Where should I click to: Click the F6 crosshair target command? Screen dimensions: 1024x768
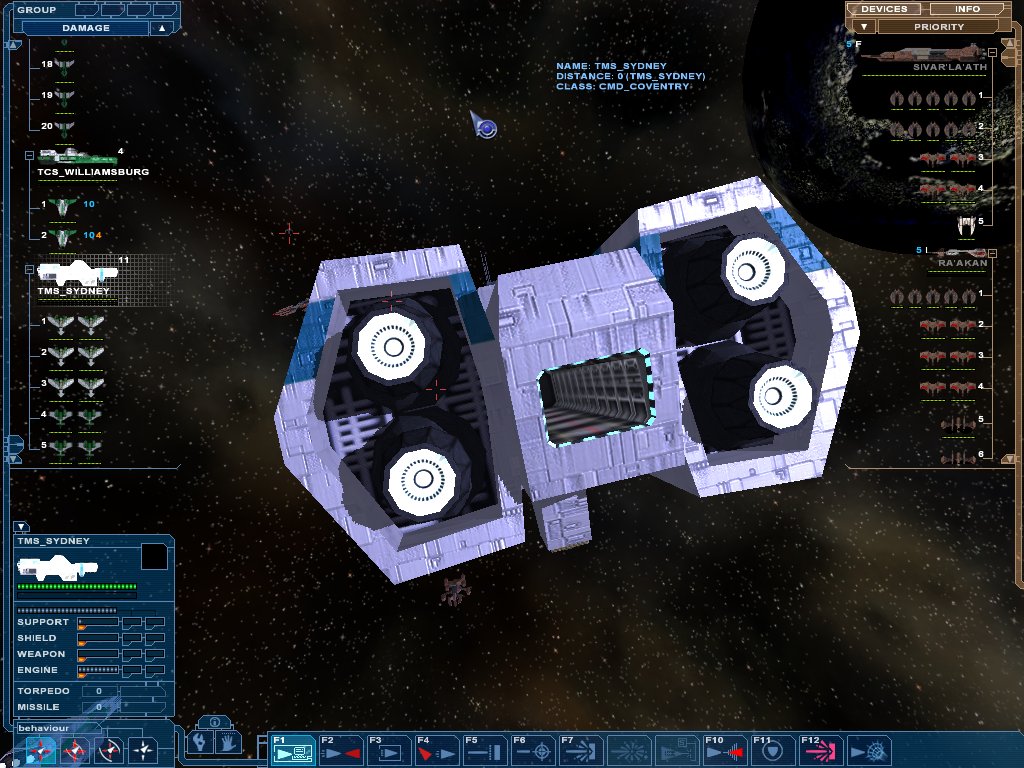pyautogui.click(x=531, y=749)
